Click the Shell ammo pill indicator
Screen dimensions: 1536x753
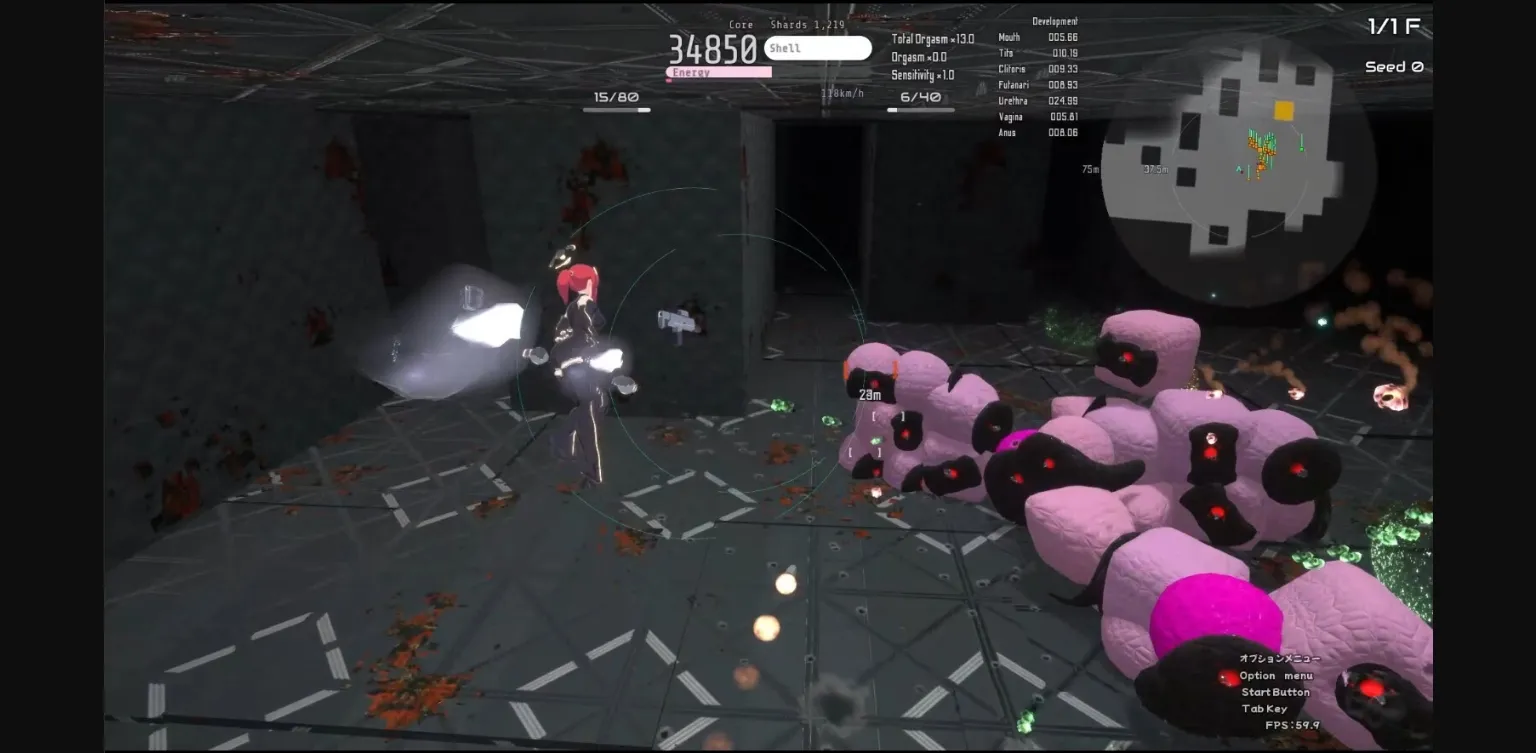pos(817,47)
